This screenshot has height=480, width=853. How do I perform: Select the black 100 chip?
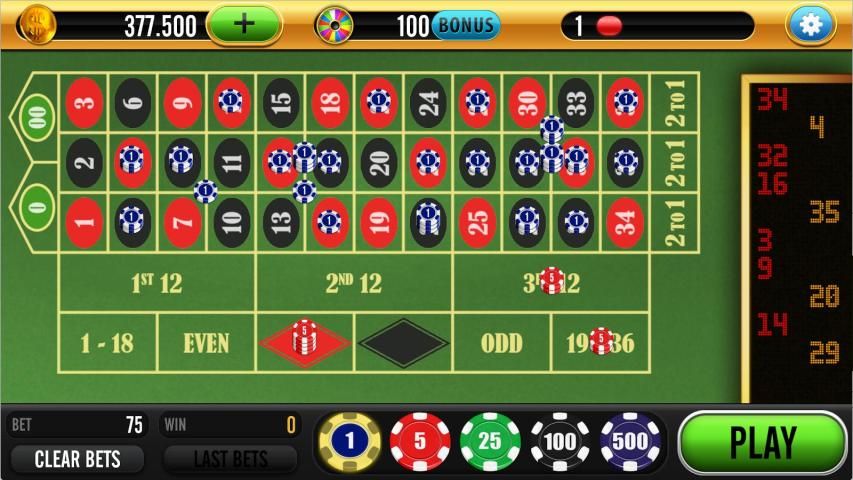[x=560, y=442]
